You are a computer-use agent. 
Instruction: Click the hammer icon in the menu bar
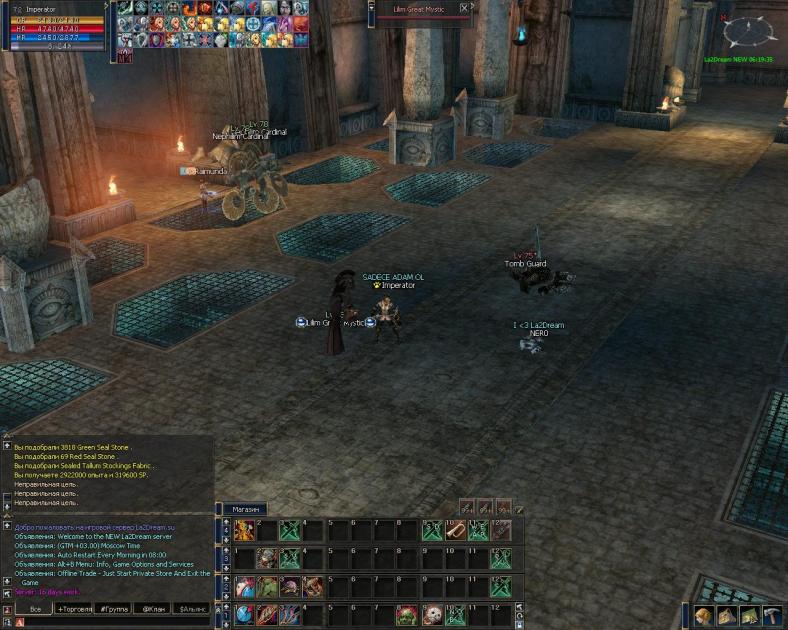coord(771,615)
